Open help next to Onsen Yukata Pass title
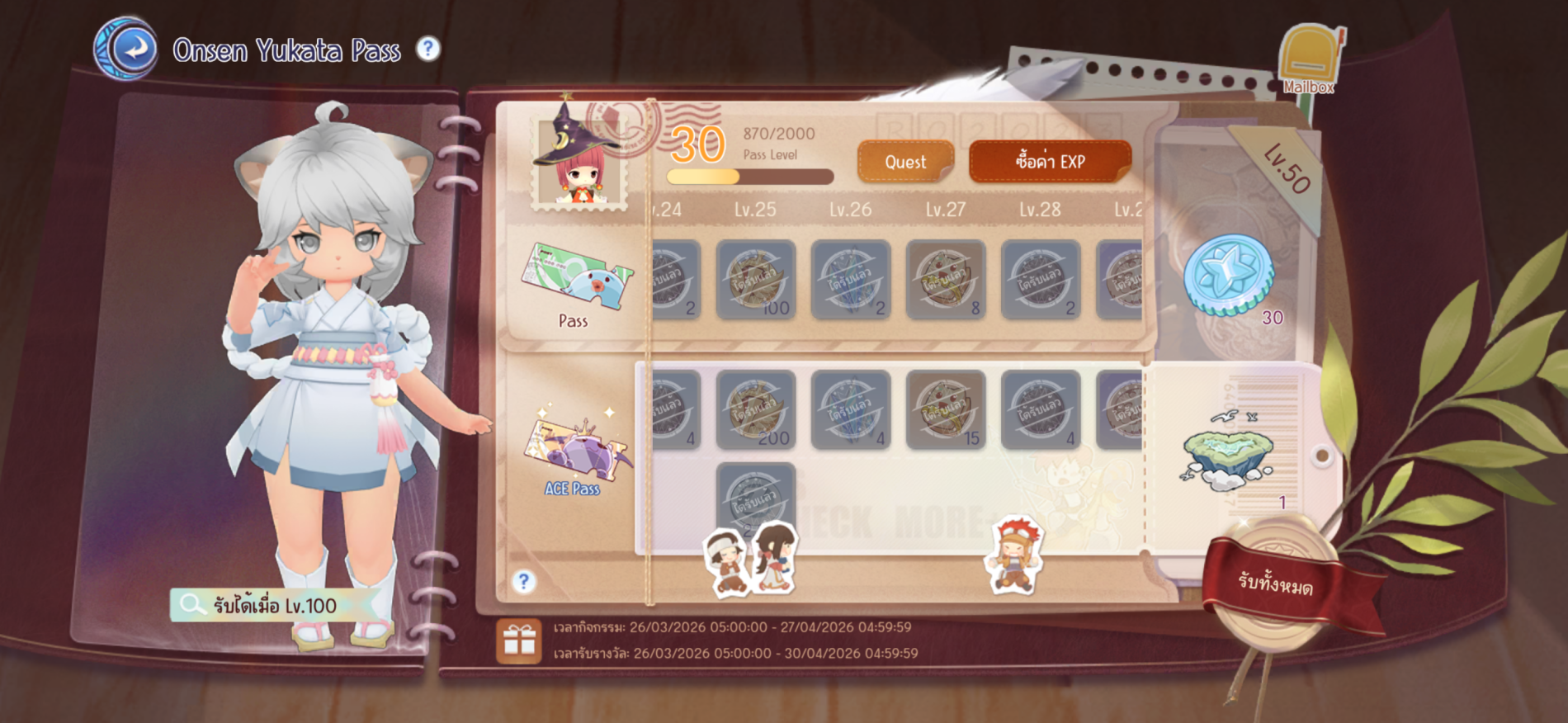 (427, 50)
